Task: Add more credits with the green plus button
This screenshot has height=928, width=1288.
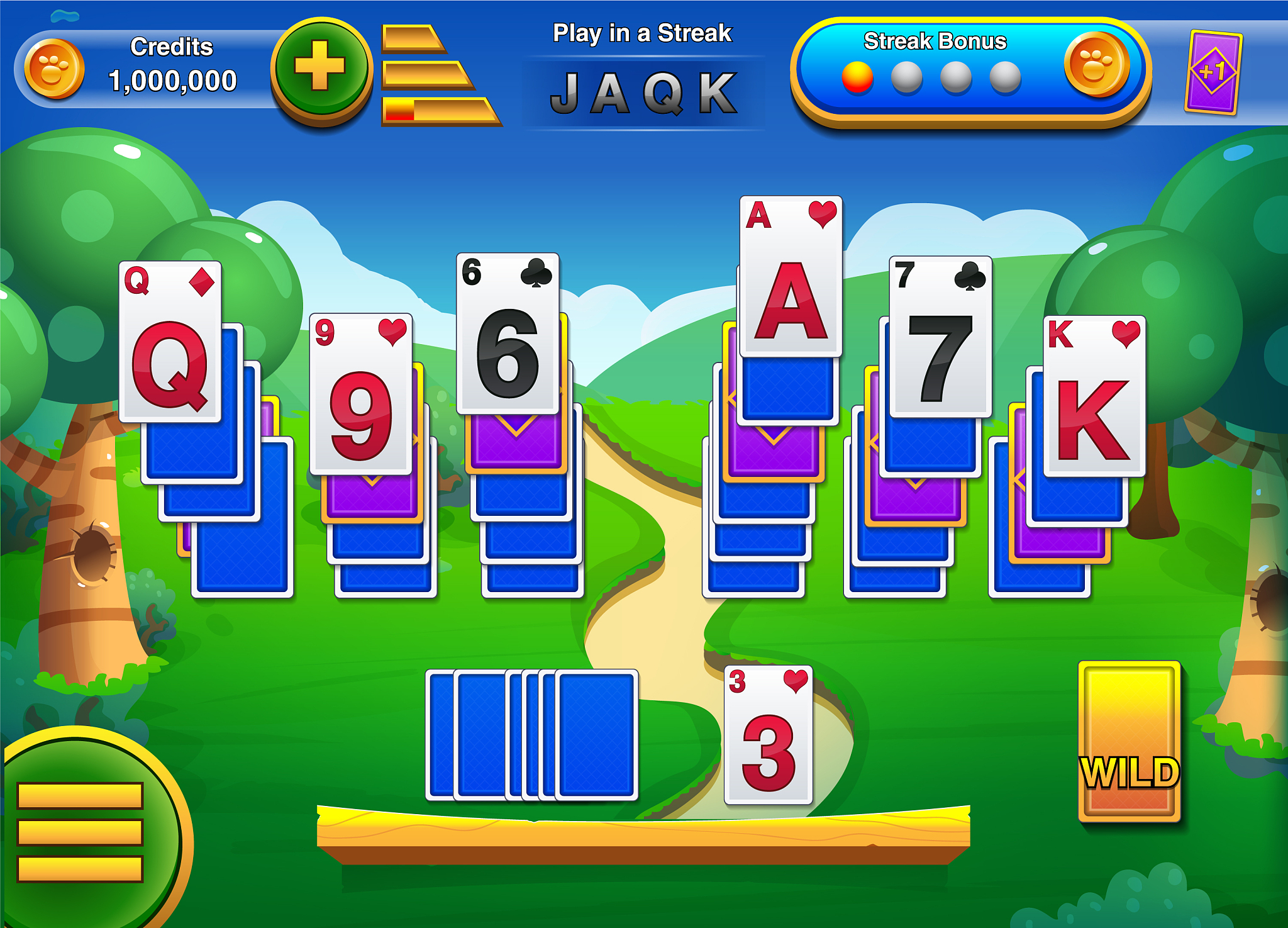Action: coord(321,68)
